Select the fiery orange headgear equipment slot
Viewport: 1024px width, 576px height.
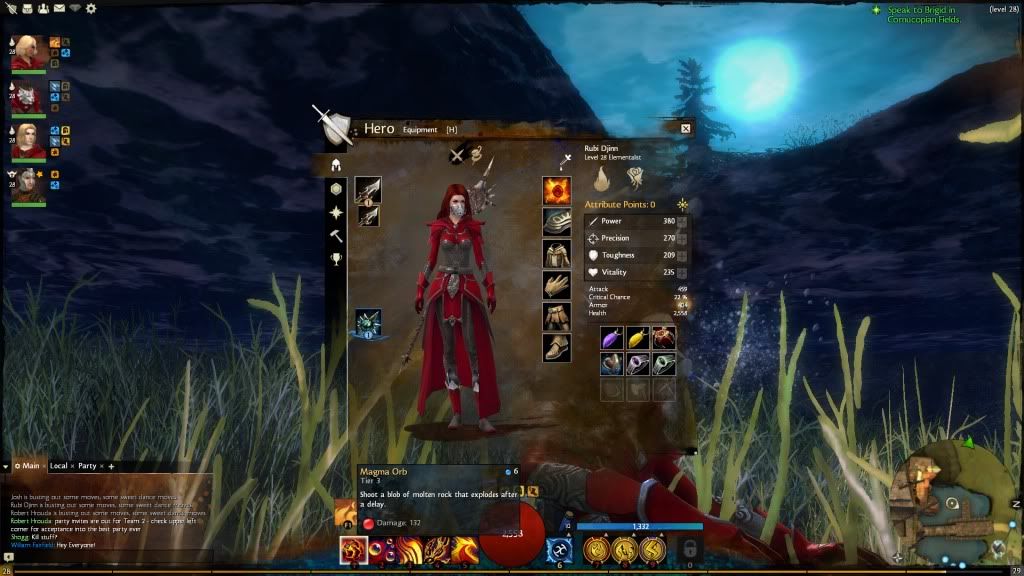pos(557,190)
